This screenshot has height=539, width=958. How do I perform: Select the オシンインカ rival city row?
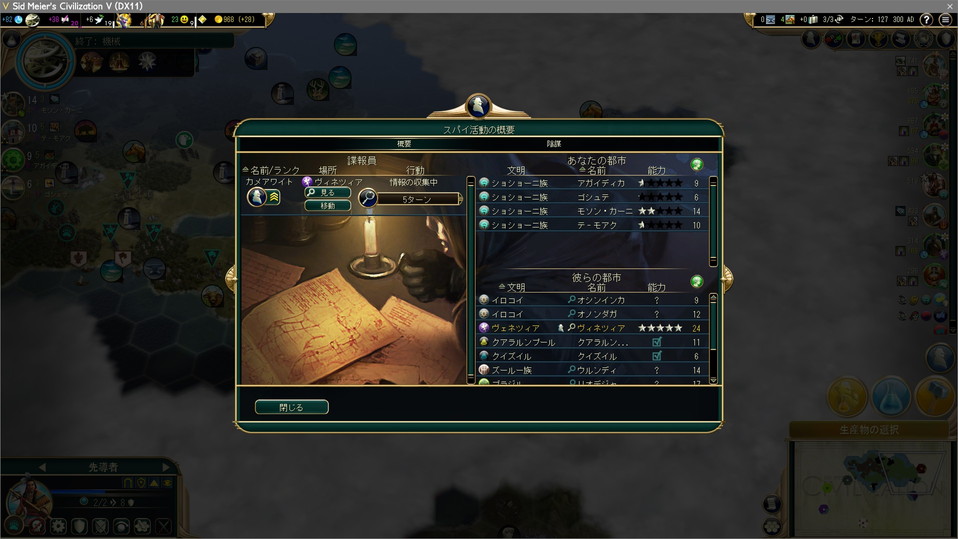point(594,300)
